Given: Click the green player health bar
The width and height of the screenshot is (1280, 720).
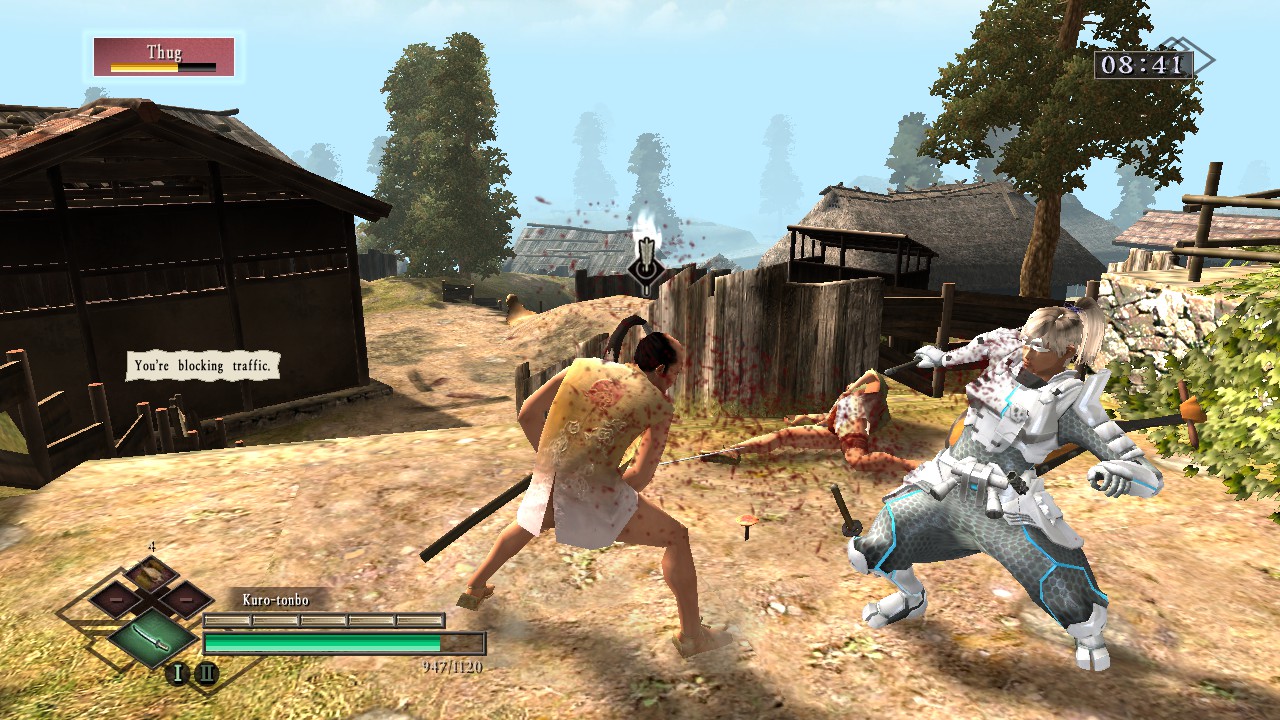Looking at the screenshot, I should (325, 641).
